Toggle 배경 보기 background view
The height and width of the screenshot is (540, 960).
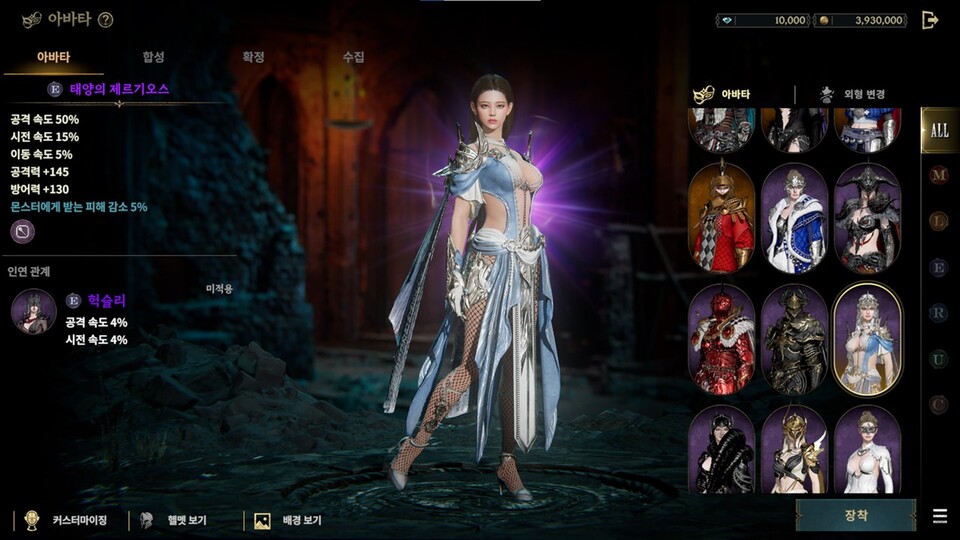(289, 520)
